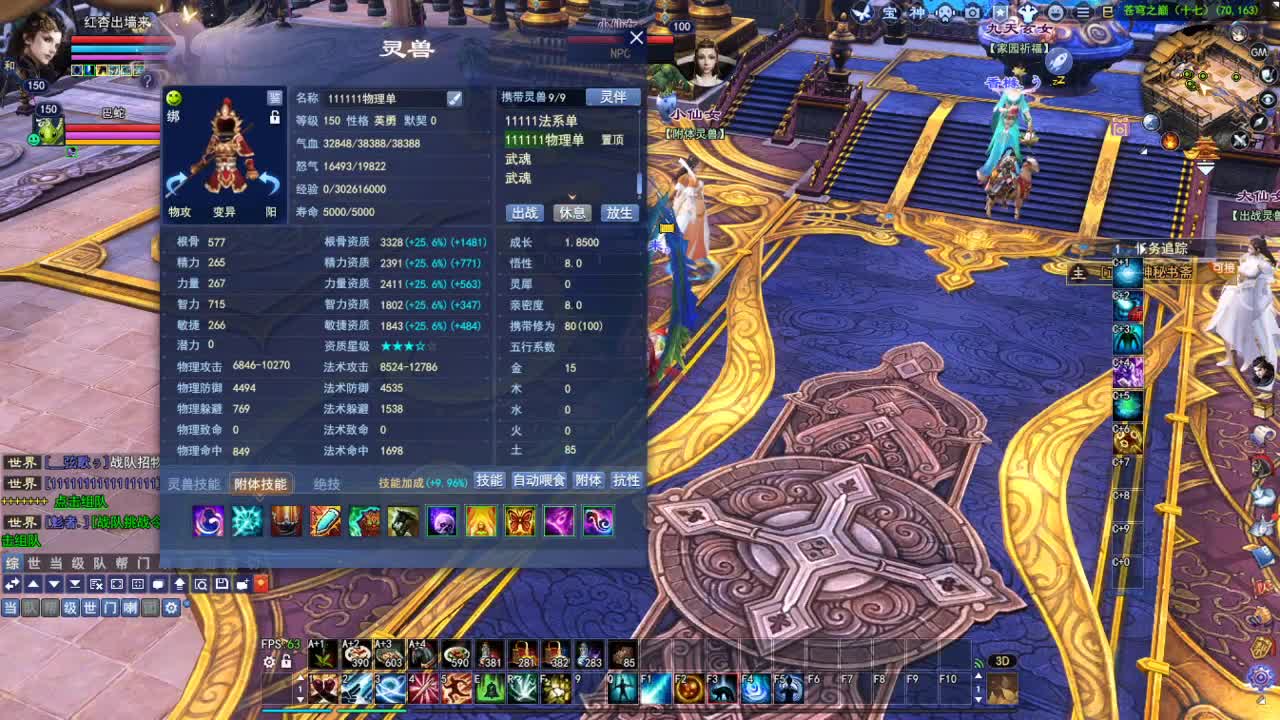Open the hamburger menu icon on top bar

(x=1083, y=13)
